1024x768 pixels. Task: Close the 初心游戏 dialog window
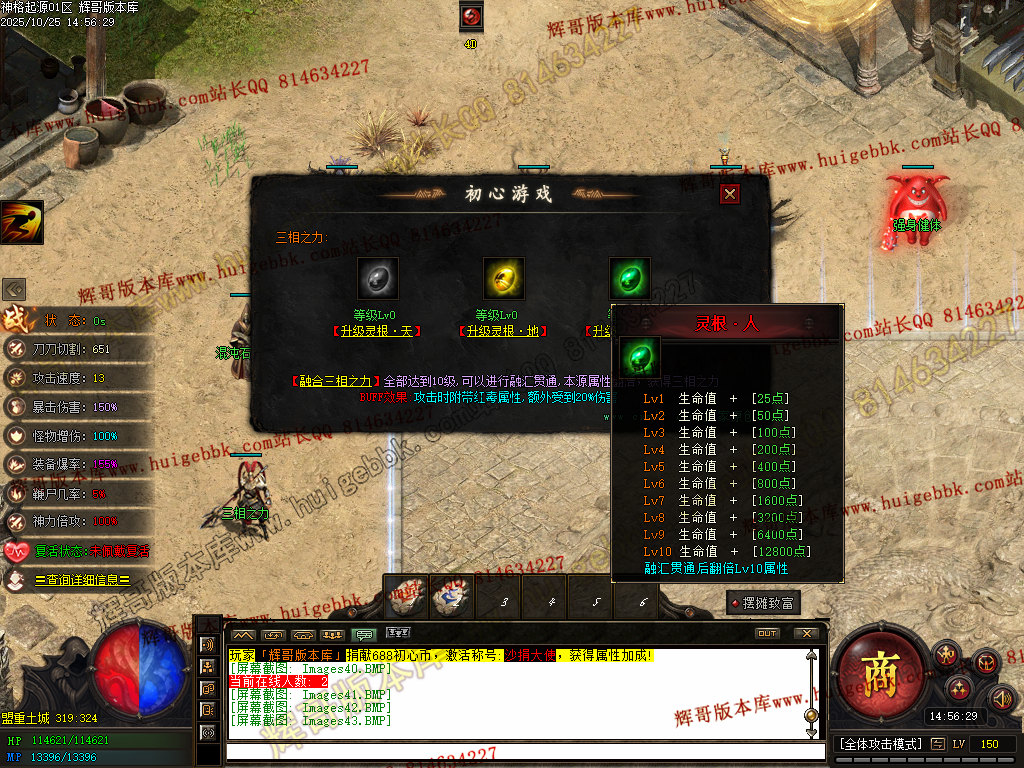[x=730, y=194]
